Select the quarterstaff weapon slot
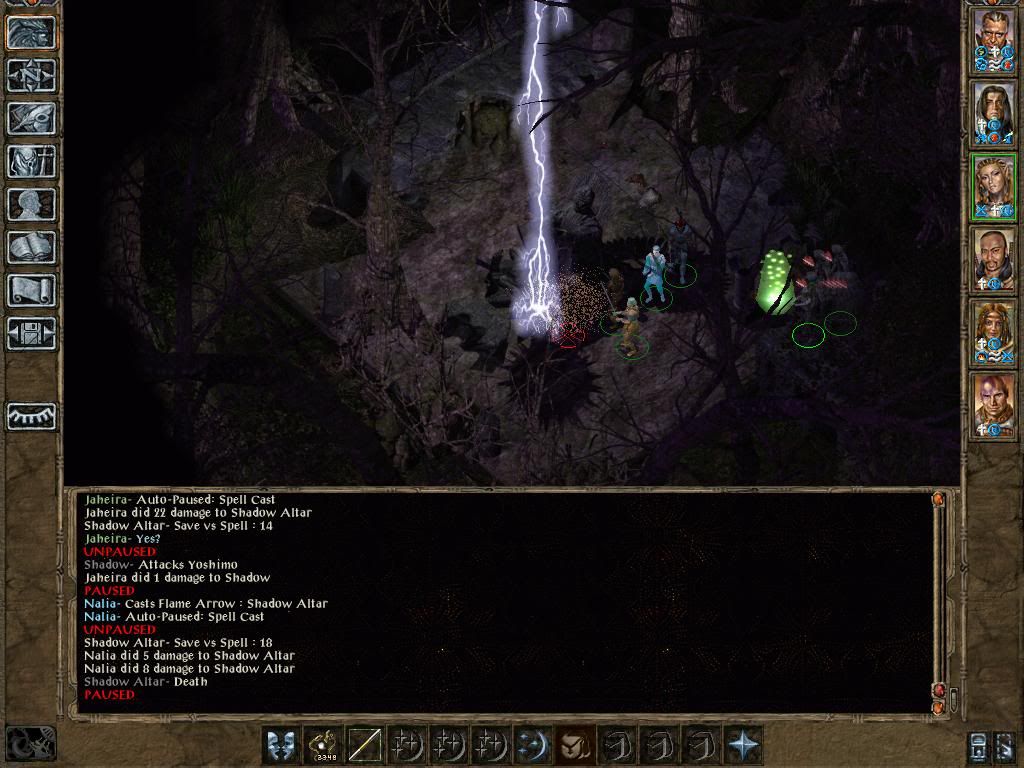This screenshot has width=1024, height=768. tap(367, 745)
